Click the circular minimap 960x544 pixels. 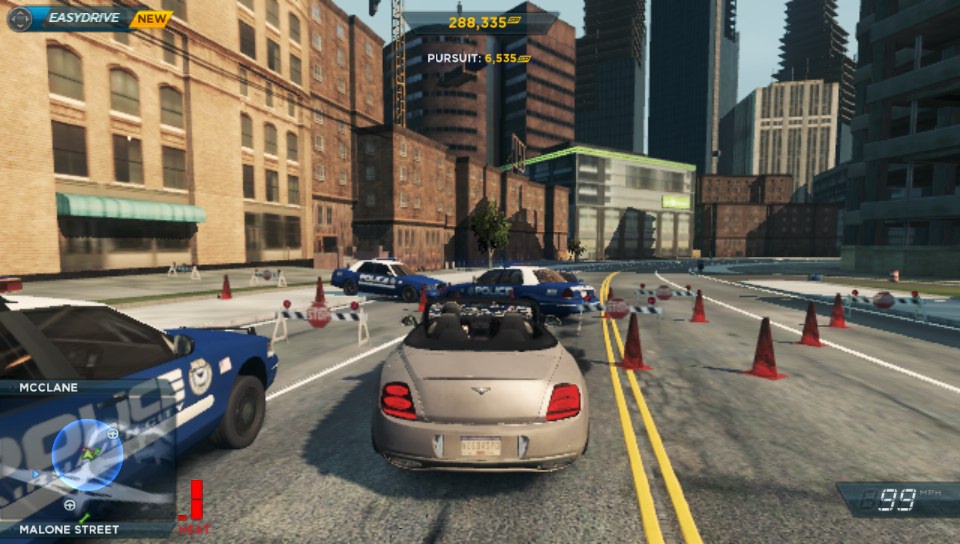87,455
